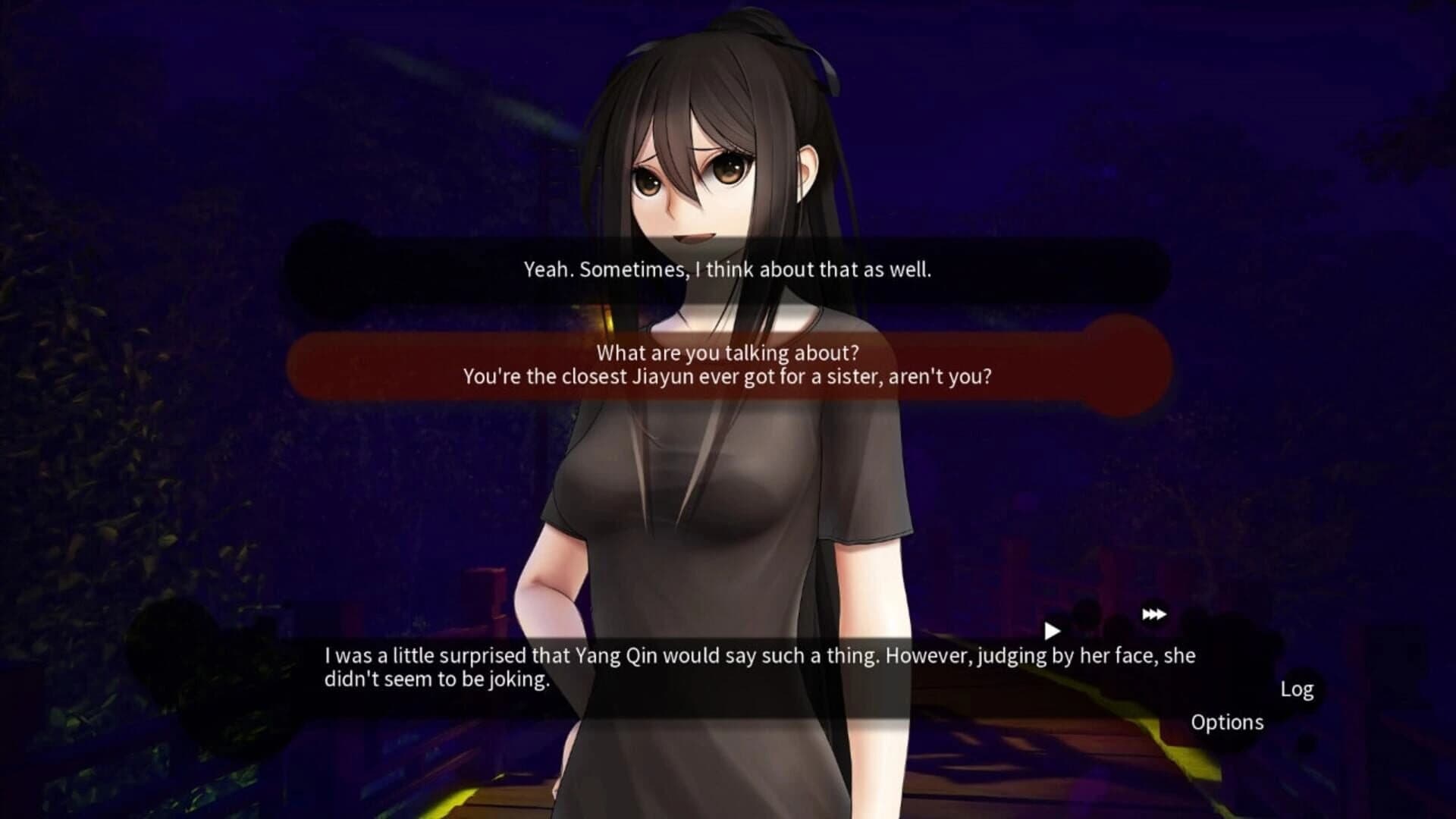Open the Options menu entry
The width and height of the screenshot is (1456, 819).
[x=1227, y=723]
